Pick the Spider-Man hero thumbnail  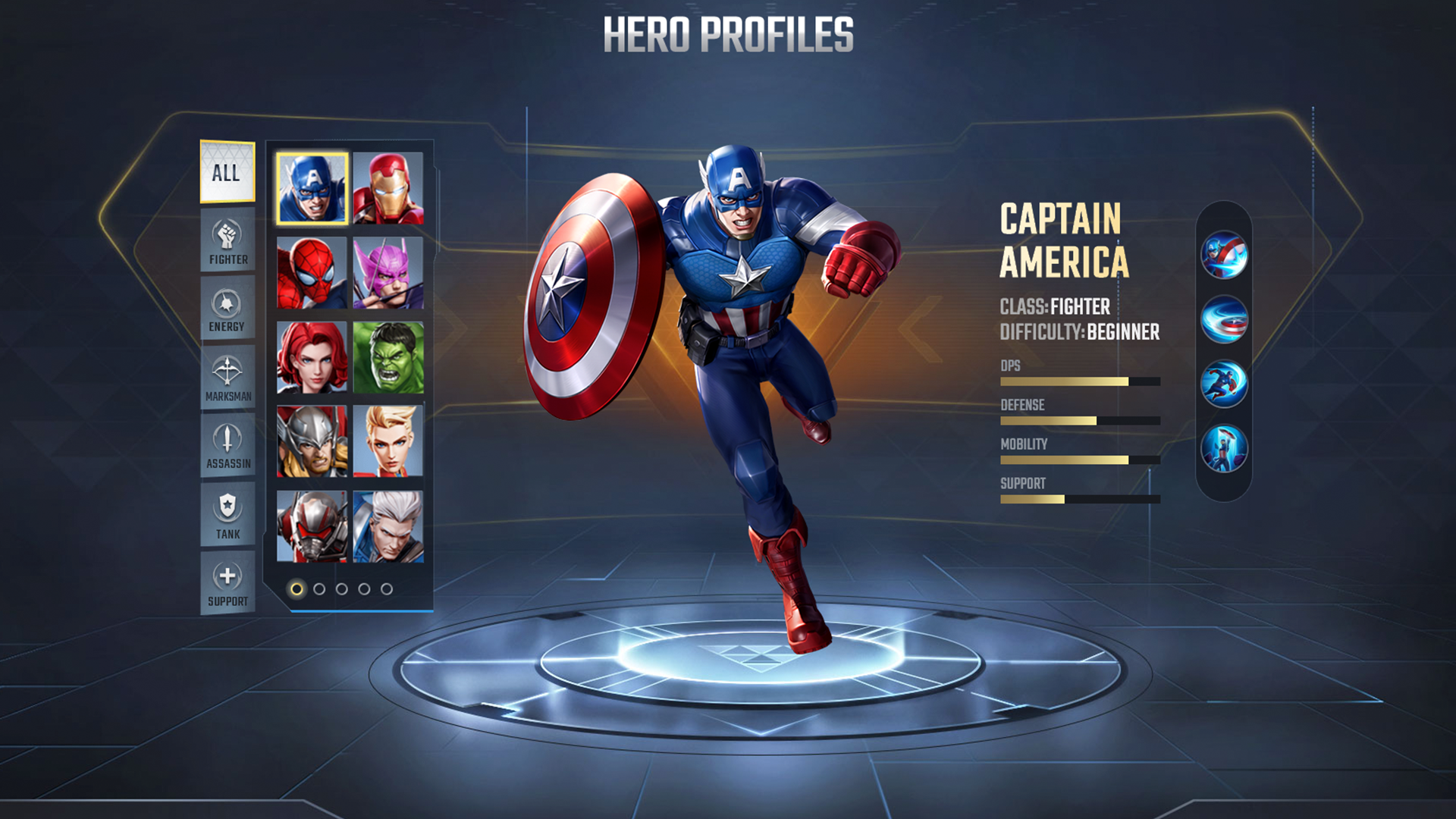312,273
